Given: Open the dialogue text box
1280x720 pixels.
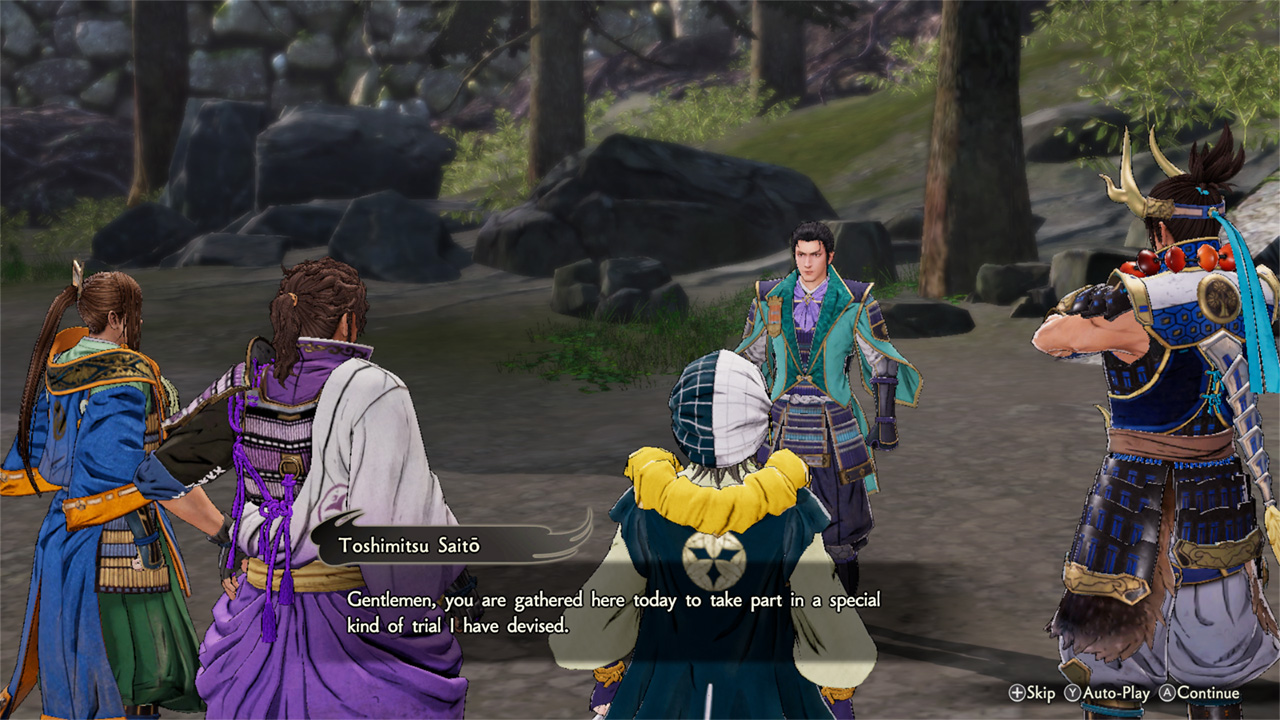Looking at the screenshot, I should coord(614,612).
